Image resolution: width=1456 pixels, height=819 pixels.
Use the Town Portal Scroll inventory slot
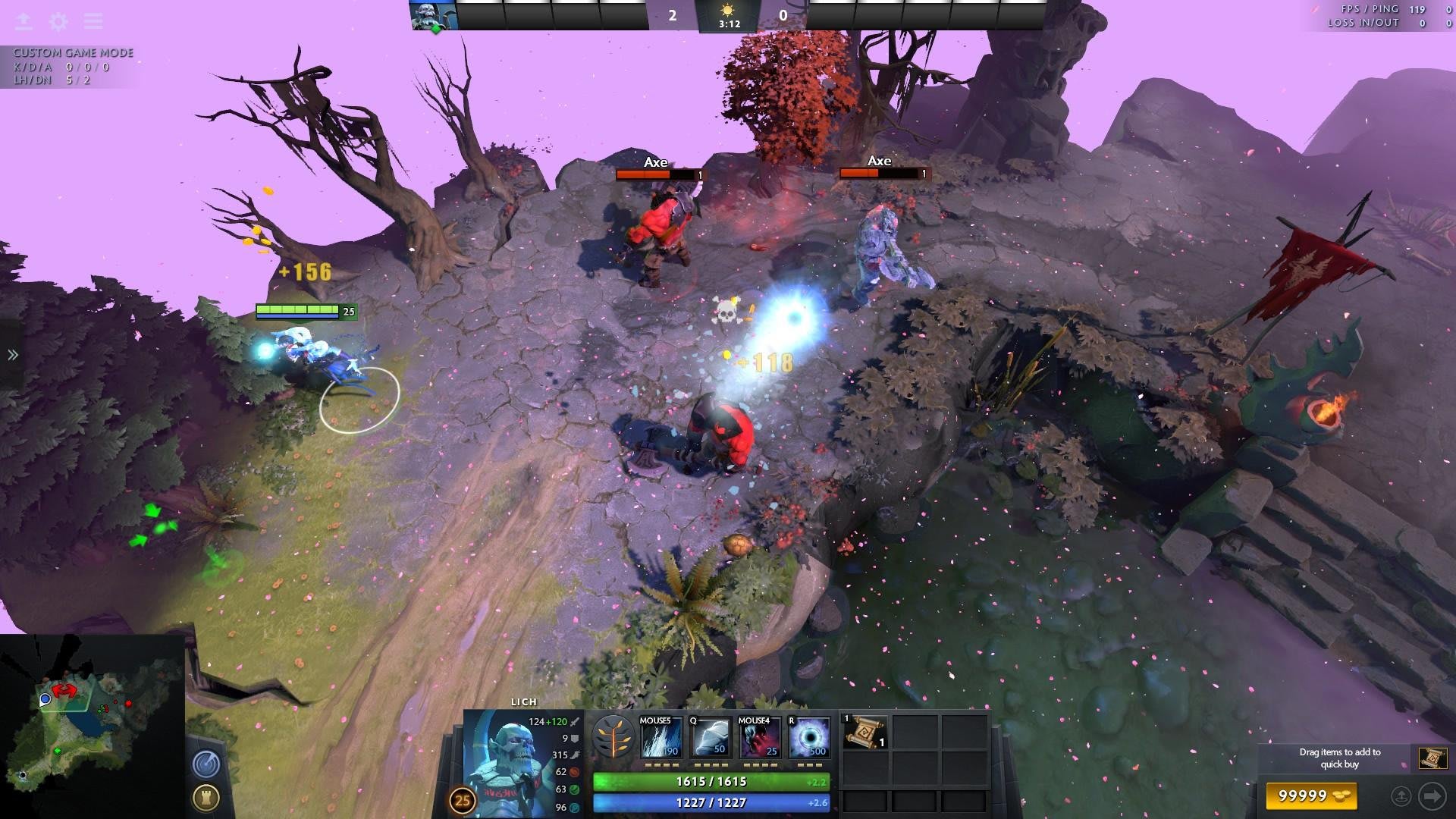(x=865, y=733)
